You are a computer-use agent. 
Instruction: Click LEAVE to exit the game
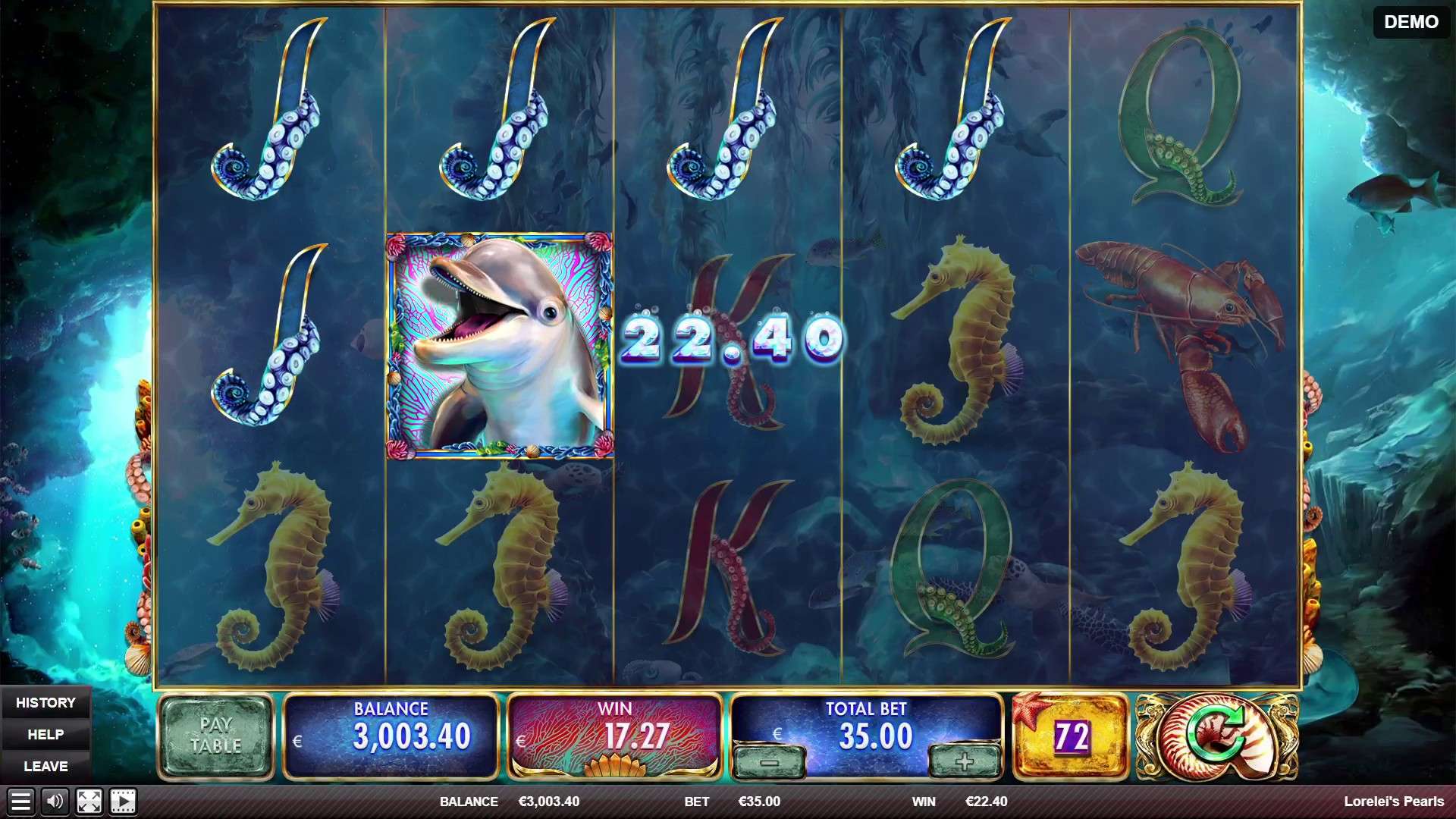pyautogui.click(x=47, y=766)
